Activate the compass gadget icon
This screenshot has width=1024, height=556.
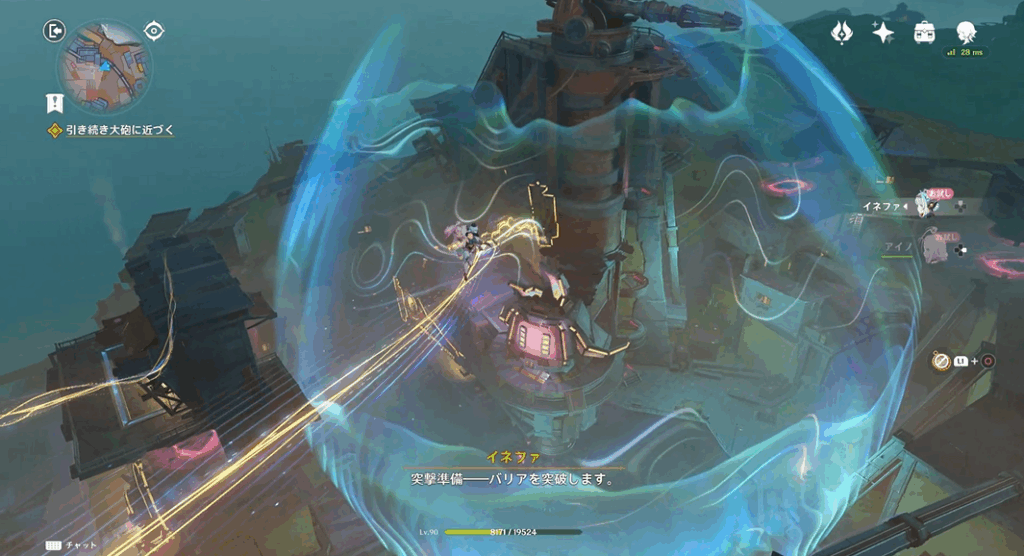click(x=940, y=361)
